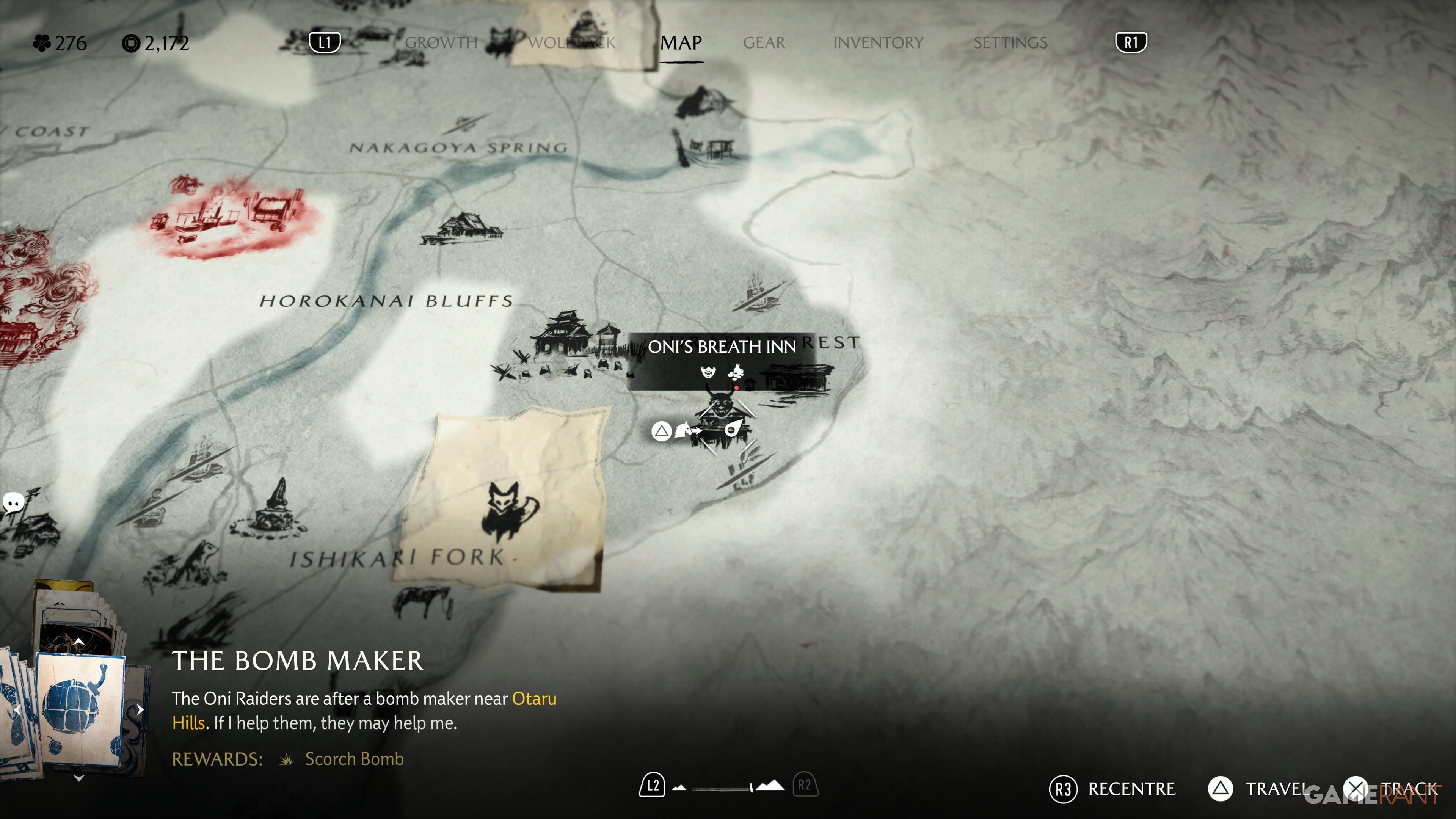Image resolution: width=1456 pixels, height=819 pixels.
Task: Switch to the Settings tab
Action: (x=1010, y=43)
